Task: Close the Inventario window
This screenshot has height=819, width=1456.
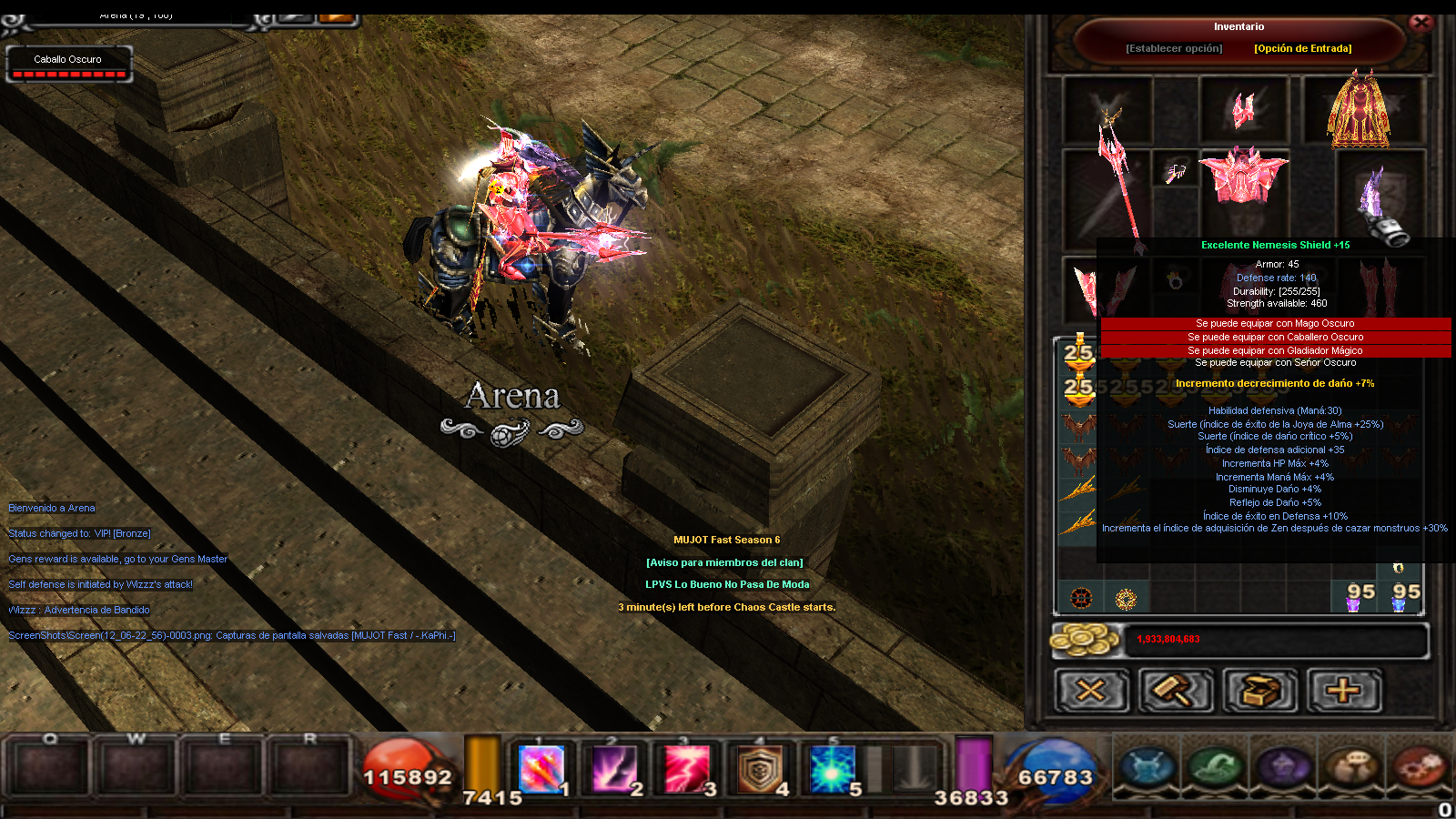Action: click(x=1421, y=23)
